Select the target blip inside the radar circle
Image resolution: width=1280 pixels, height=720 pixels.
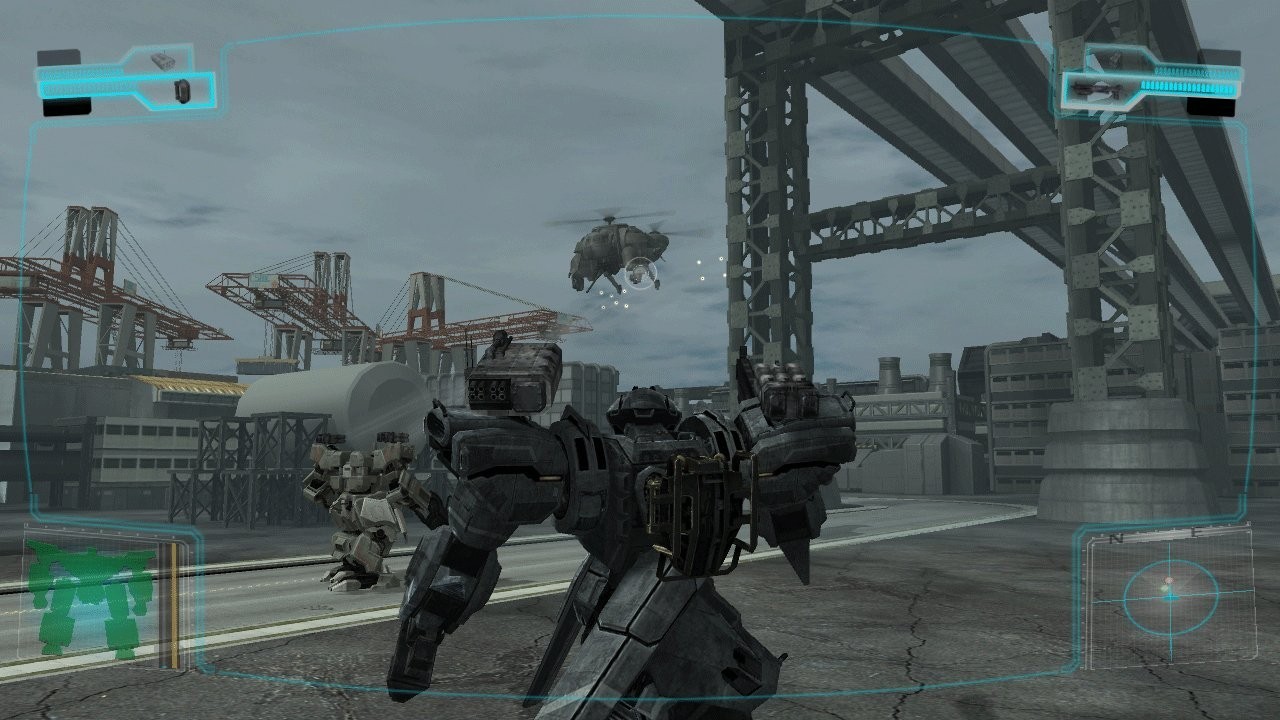(1168, 581)
